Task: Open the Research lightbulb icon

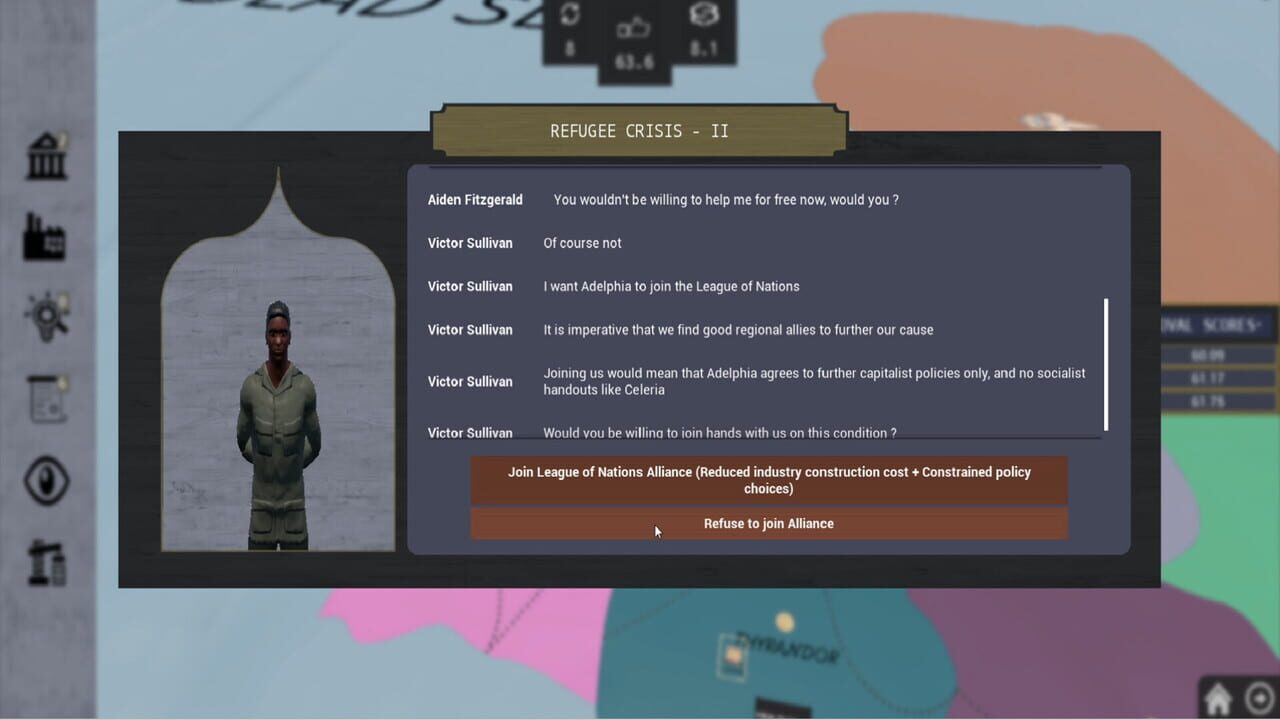Action: [45, 315]
